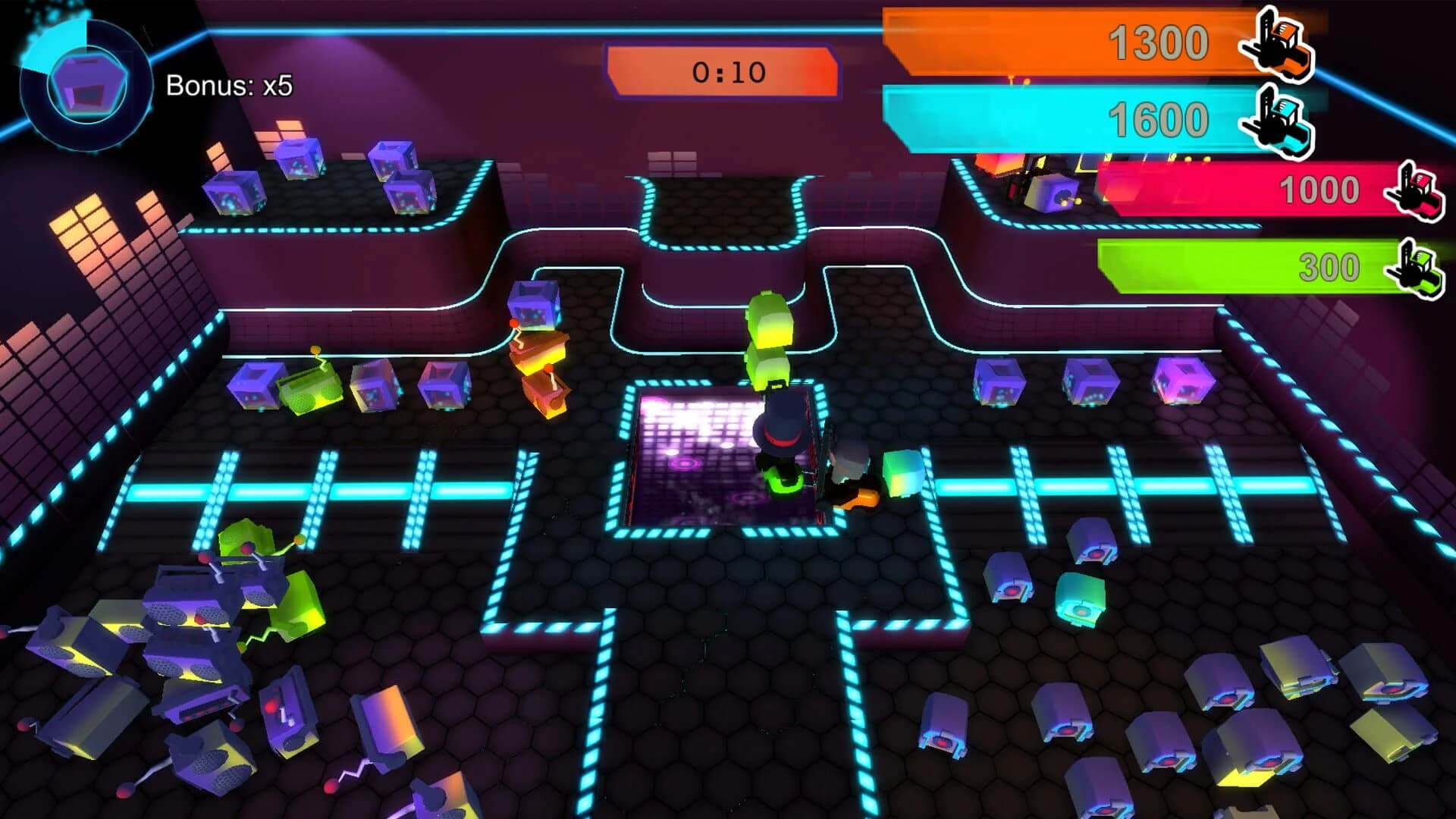
Task: Open the 0:10 countdown timer banner
Action: point(724,70)
